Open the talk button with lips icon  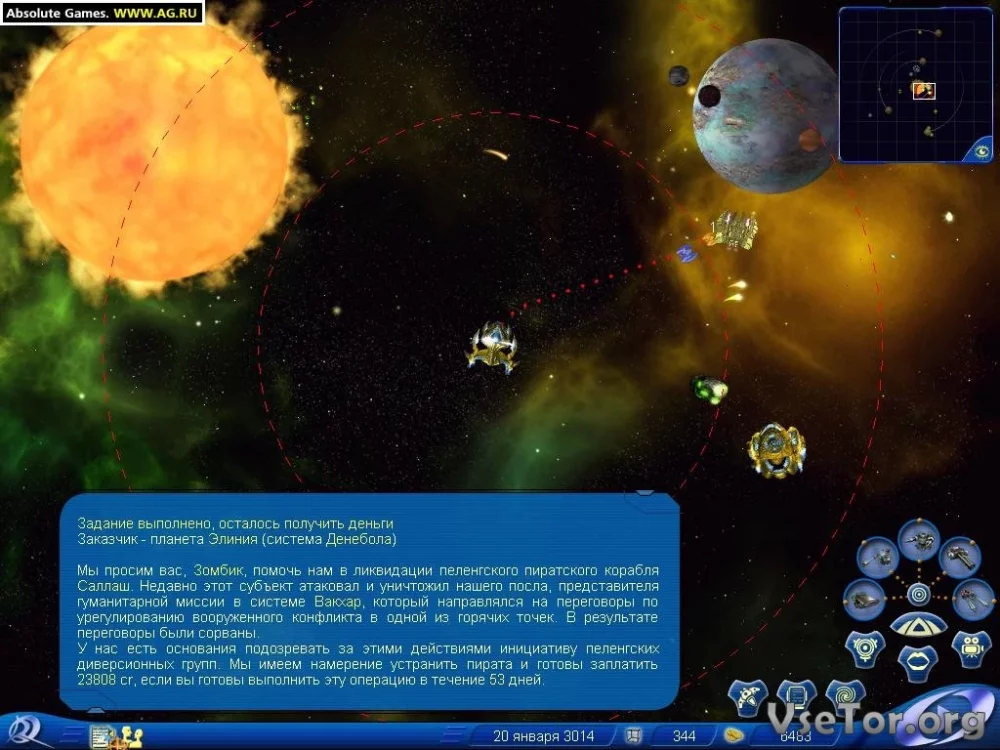pos(918,661)
